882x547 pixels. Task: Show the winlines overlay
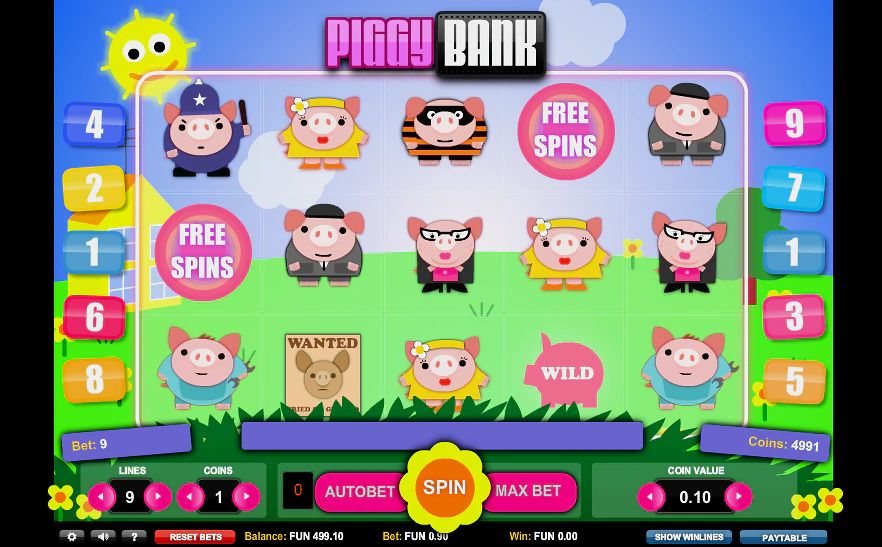[688, 537]
